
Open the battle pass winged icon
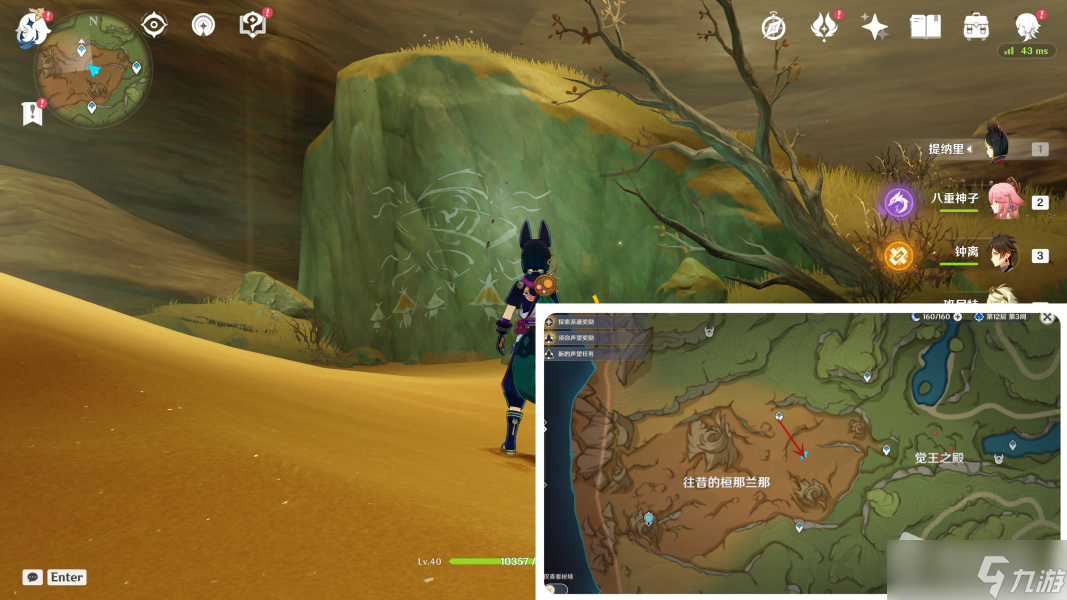point(823,27)
